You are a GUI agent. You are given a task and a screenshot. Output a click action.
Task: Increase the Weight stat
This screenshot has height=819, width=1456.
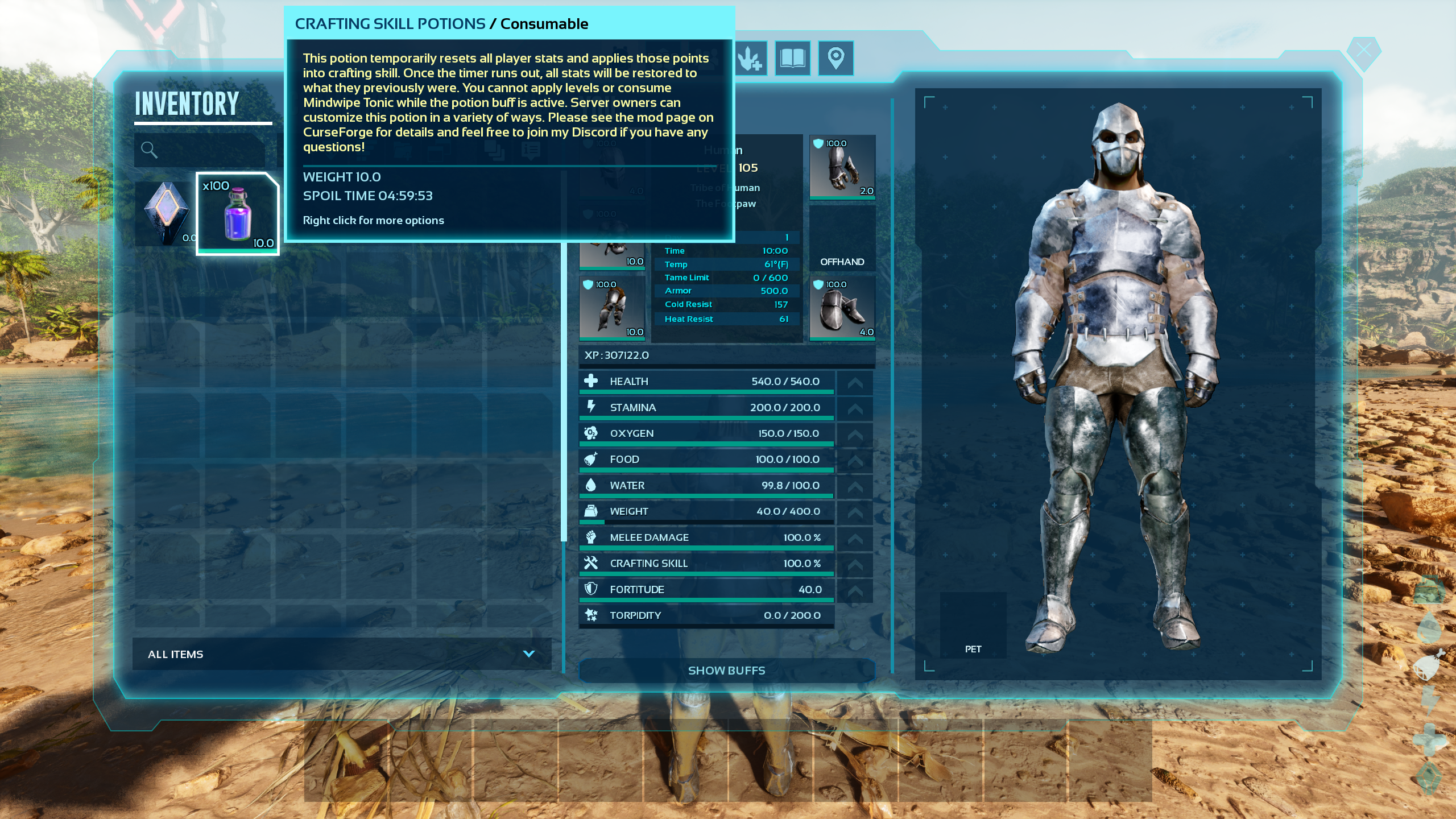[x=855, y=512]
